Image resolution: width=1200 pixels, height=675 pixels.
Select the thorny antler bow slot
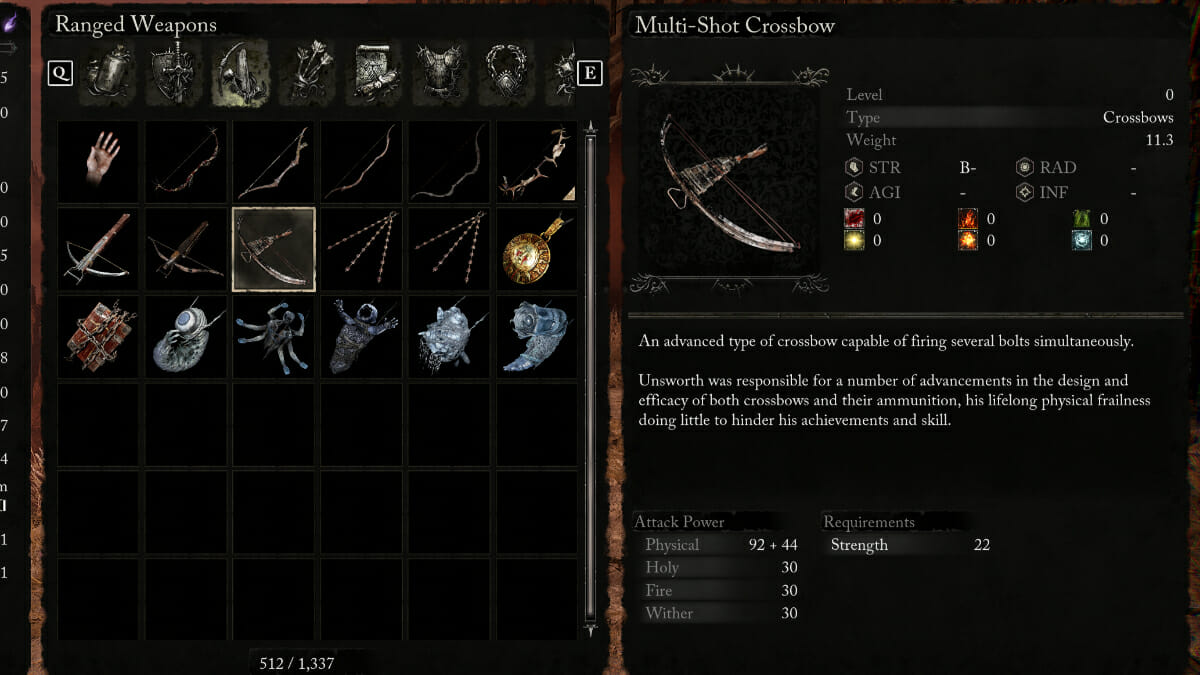point(537,162)
